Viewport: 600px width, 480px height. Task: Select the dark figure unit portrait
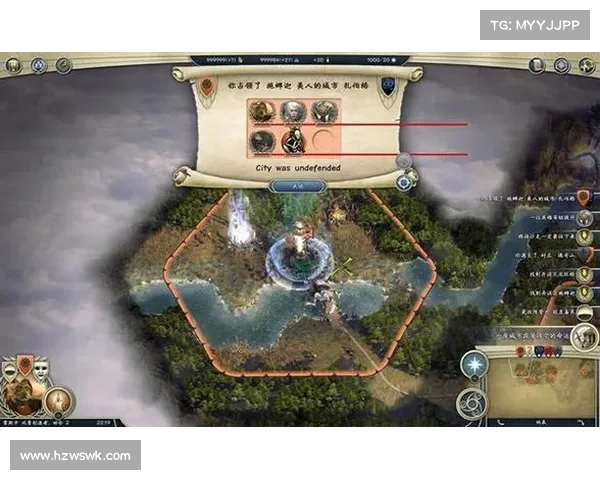tap(293, 141)
